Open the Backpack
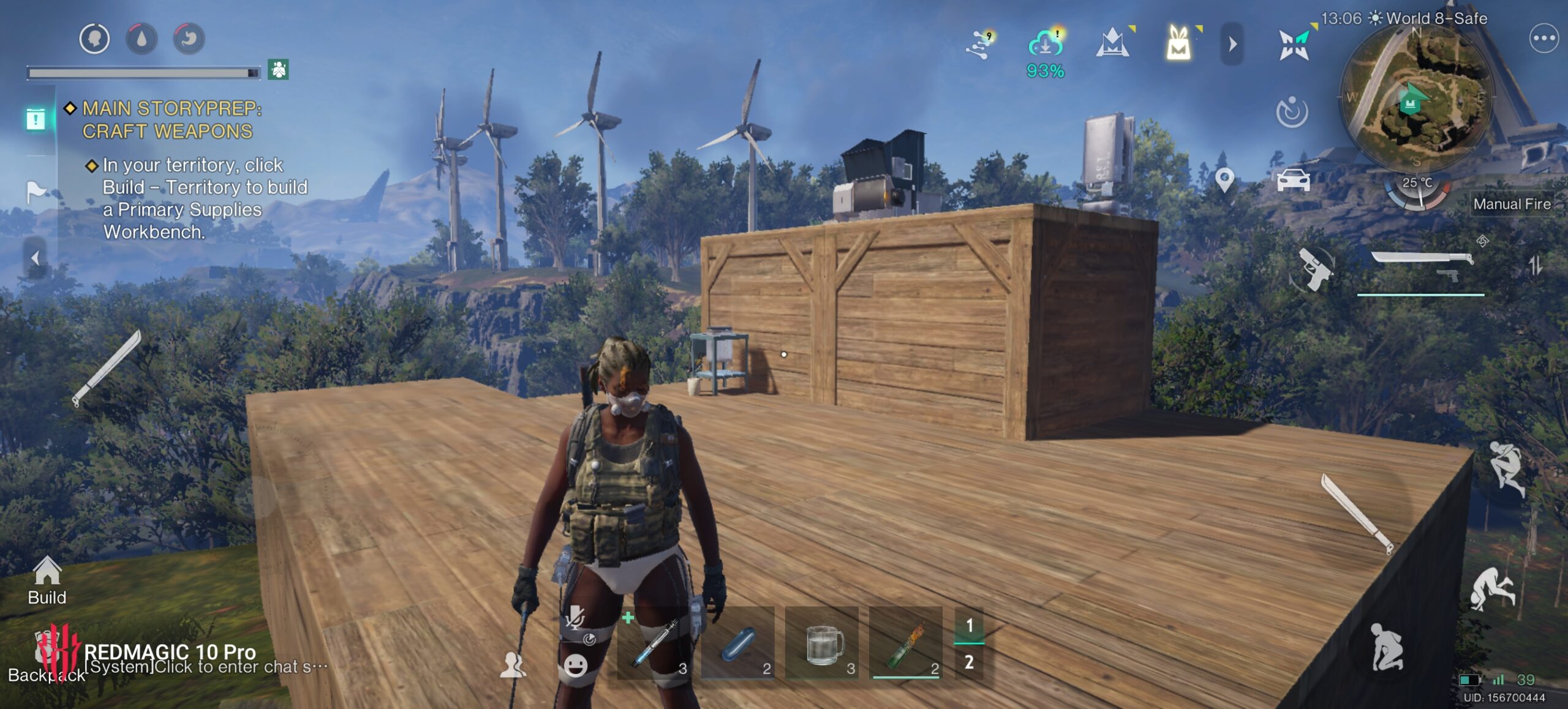 pos(46,664)
